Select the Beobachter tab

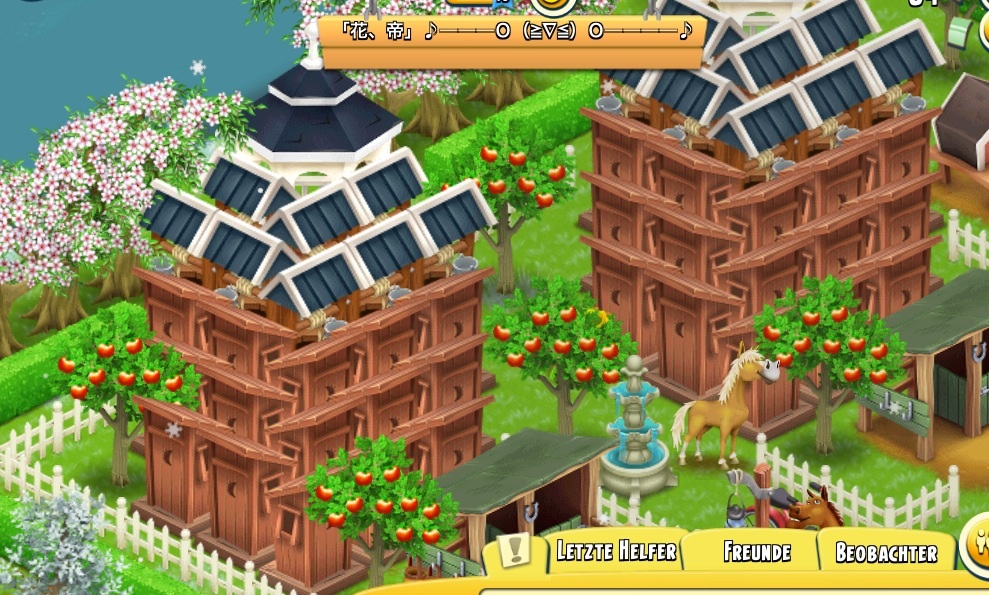coord(886,553)
